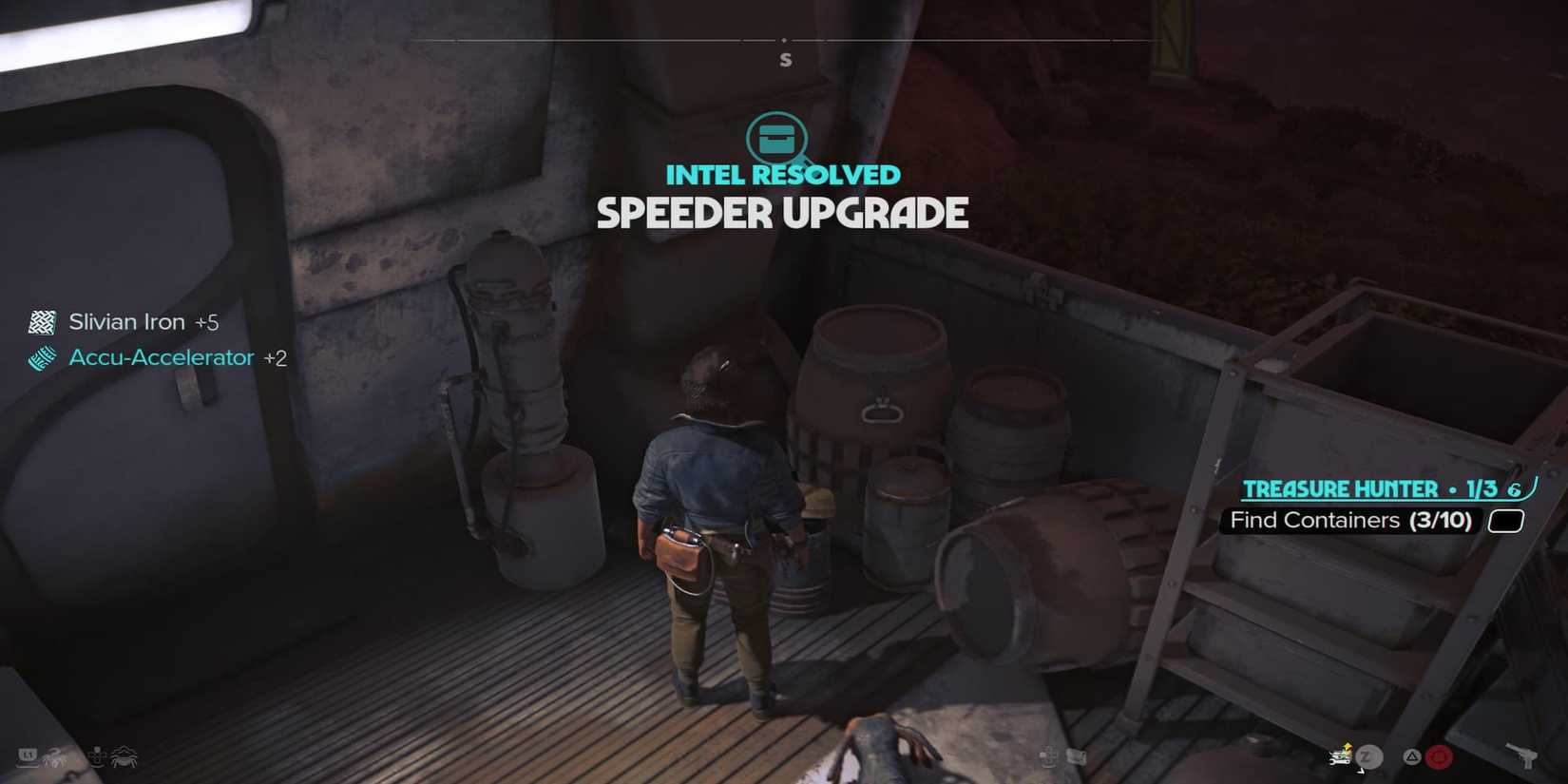Check the Find Containers (3/10) checkbox

1506,521
